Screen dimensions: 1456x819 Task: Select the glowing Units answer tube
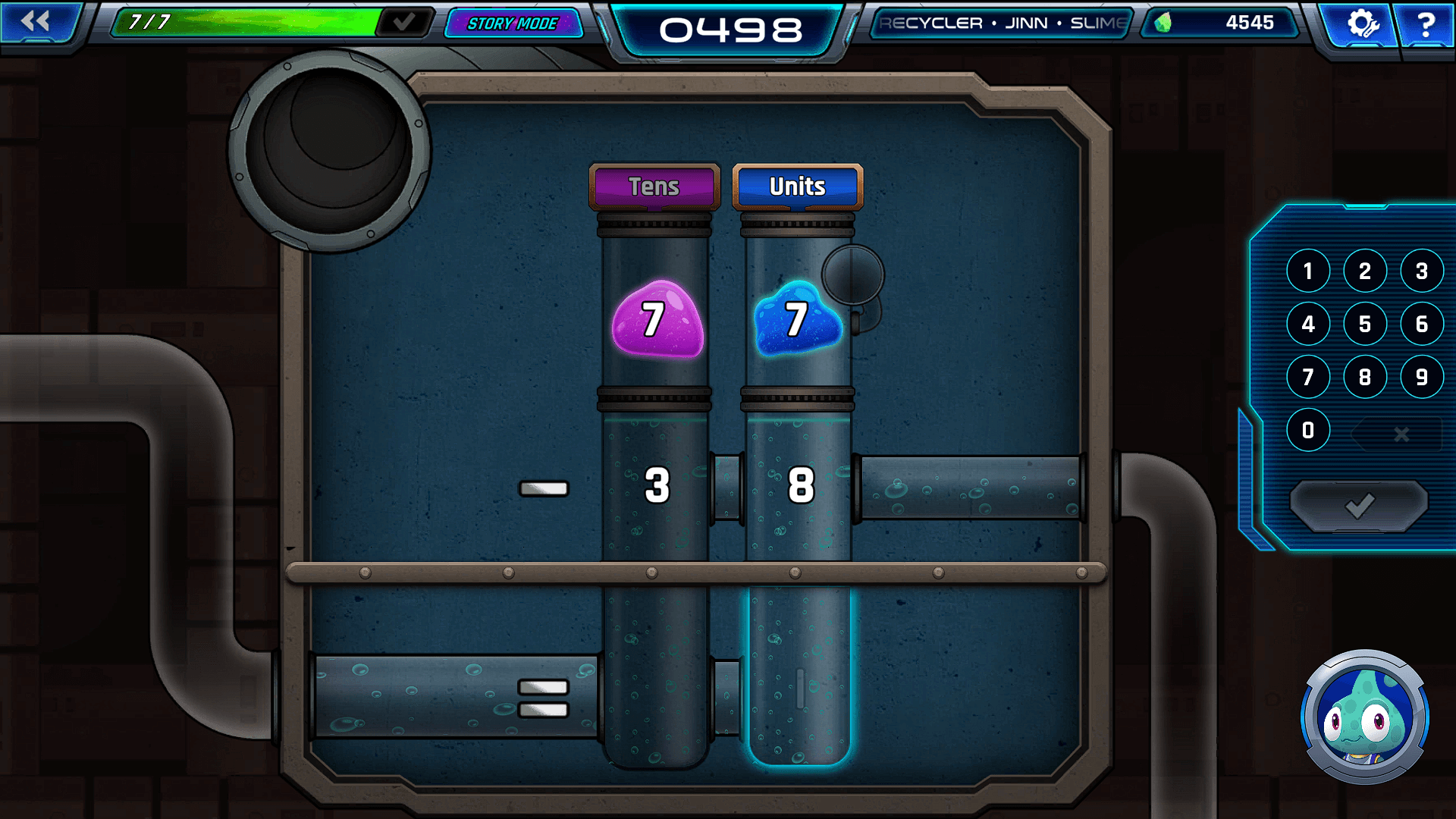click(799, 675)
